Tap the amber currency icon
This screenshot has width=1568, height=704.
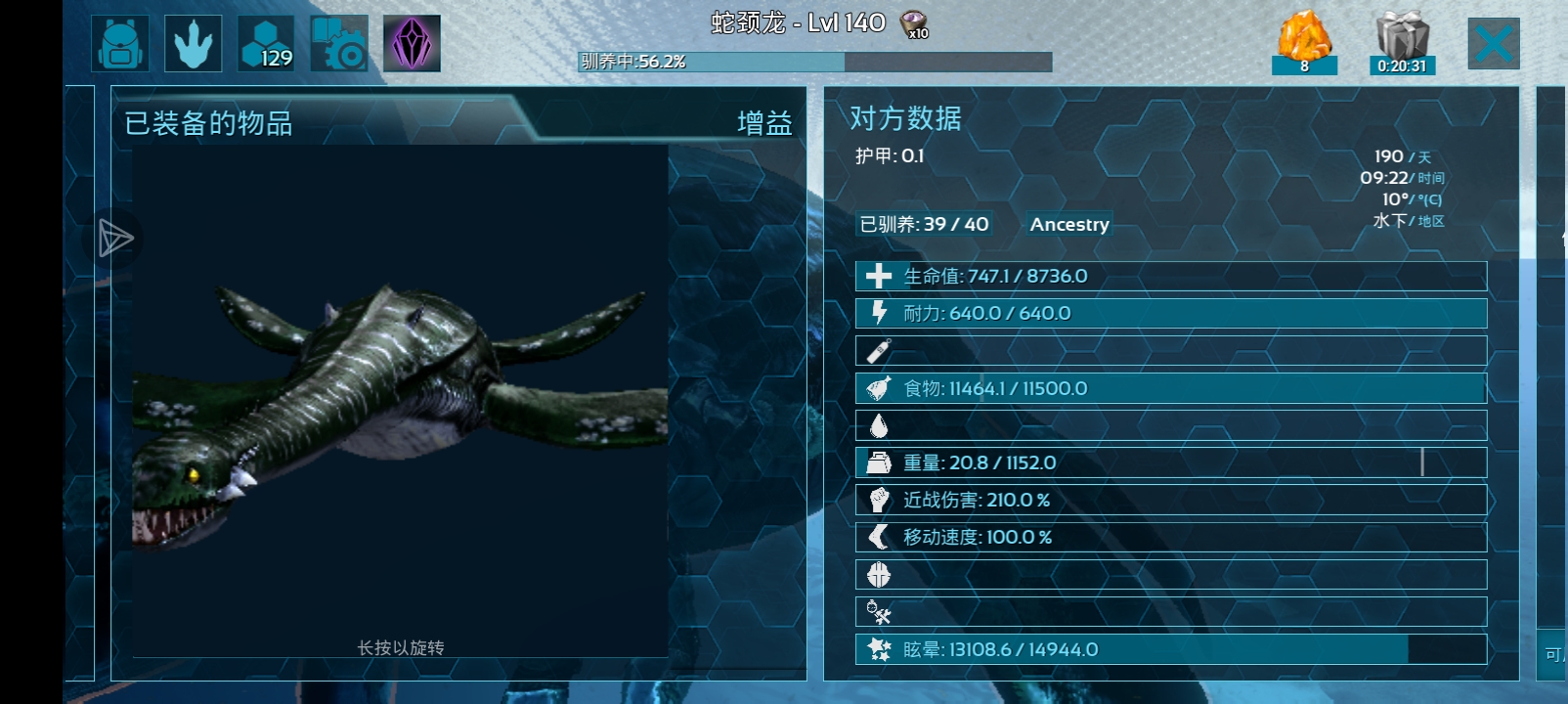[x=1304, y=41]
